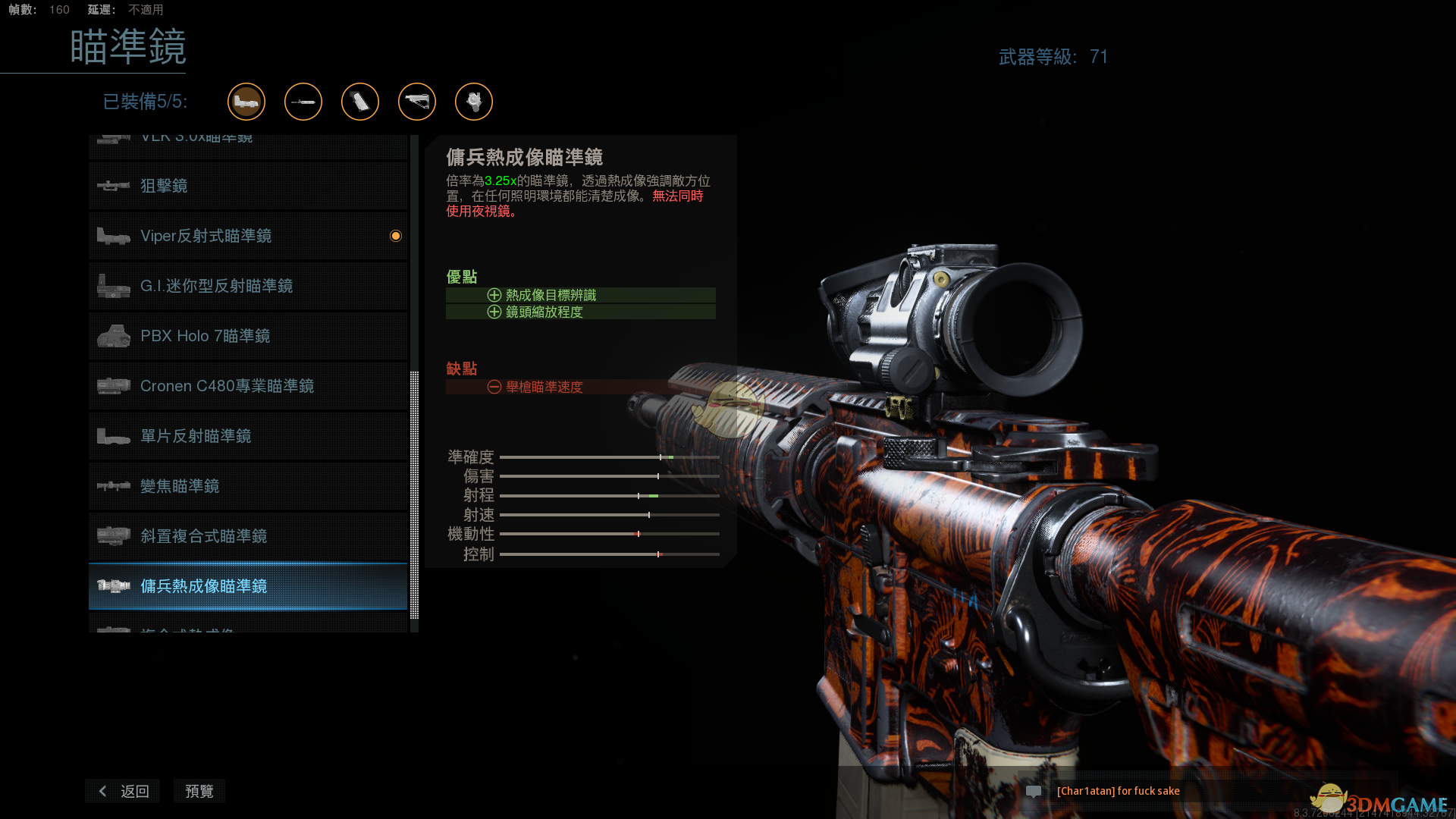Open the equipped wristwatch perk slot
The image size is (1456, 819).
(x=474, y=102)
